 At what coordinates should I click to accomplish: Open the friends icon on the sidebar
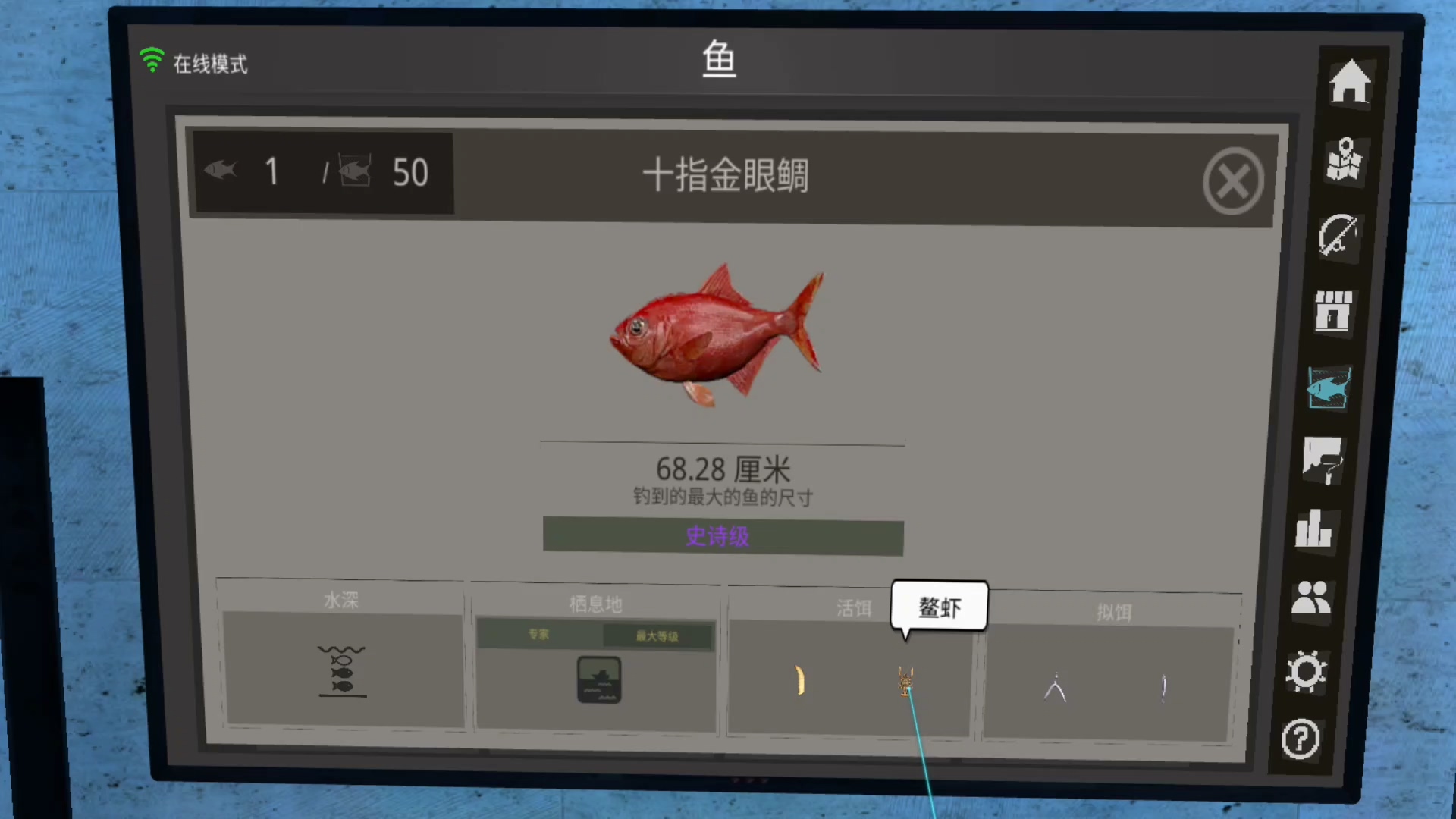click(1310, 598)
